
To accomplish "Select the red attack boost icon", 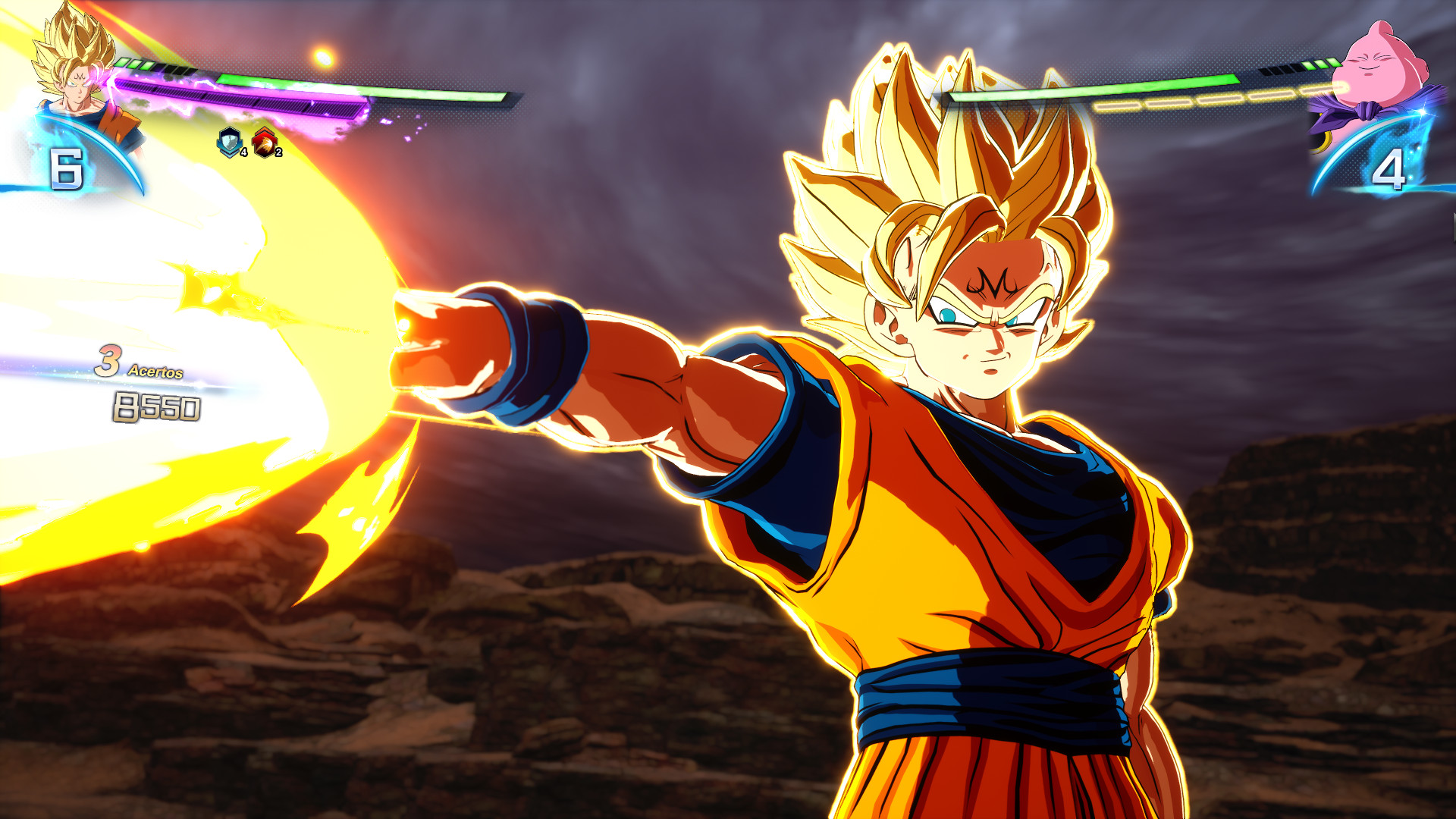I will (263, 140).
